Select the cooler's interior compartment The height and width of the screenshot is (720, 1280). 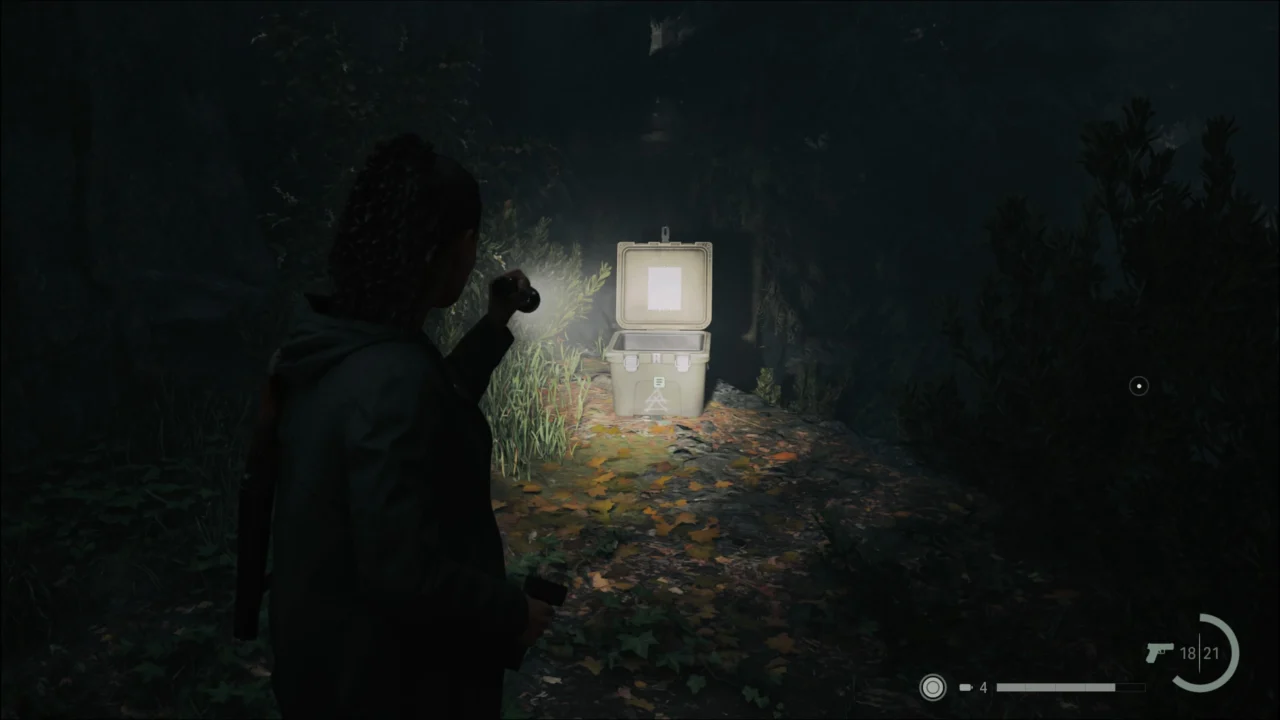pos(658,342)
